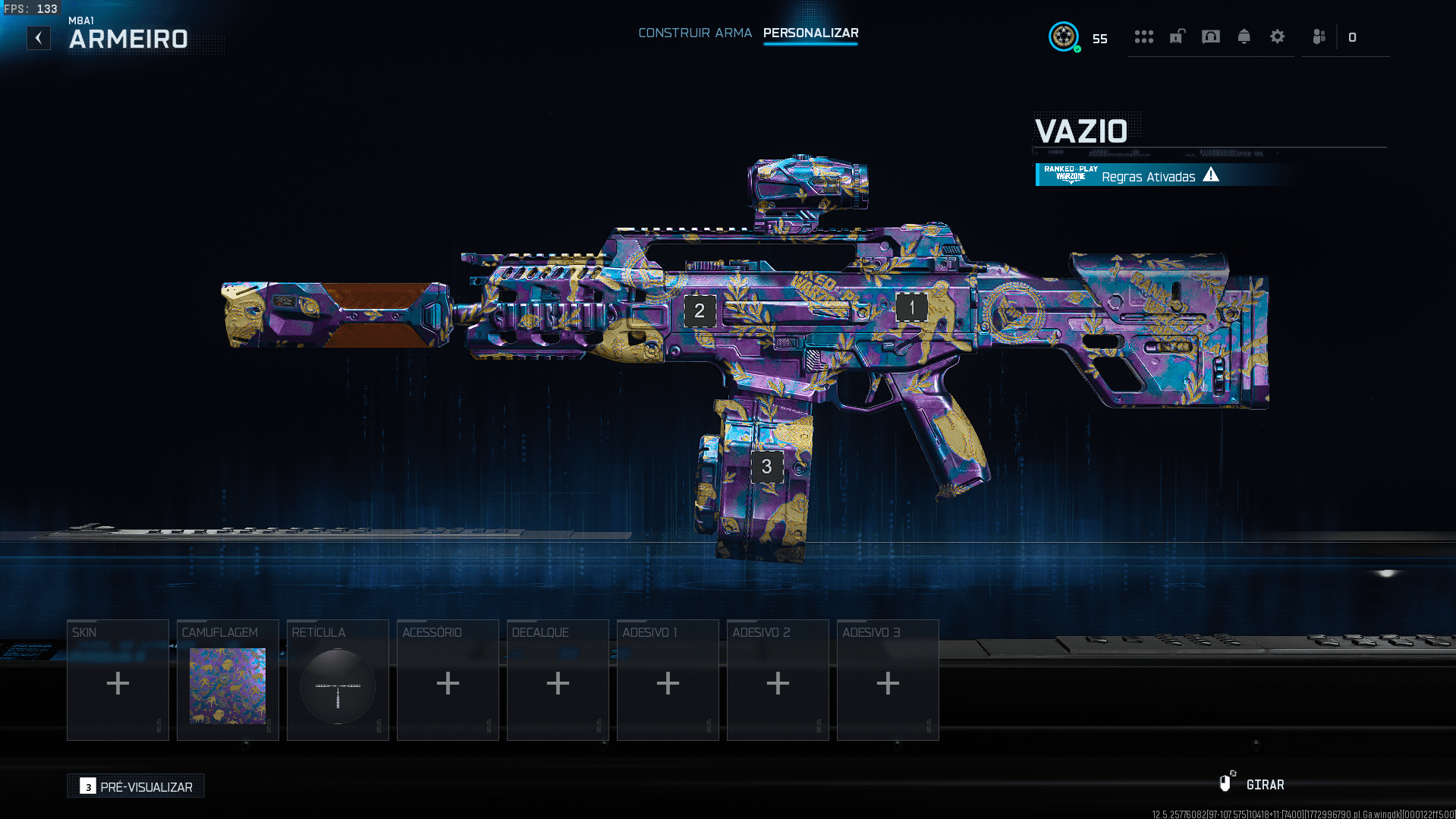Add a sticker in Adesivo 1
Image resolution: width=1456 pixels, height=819 pixels.
(x=668, y=680)
